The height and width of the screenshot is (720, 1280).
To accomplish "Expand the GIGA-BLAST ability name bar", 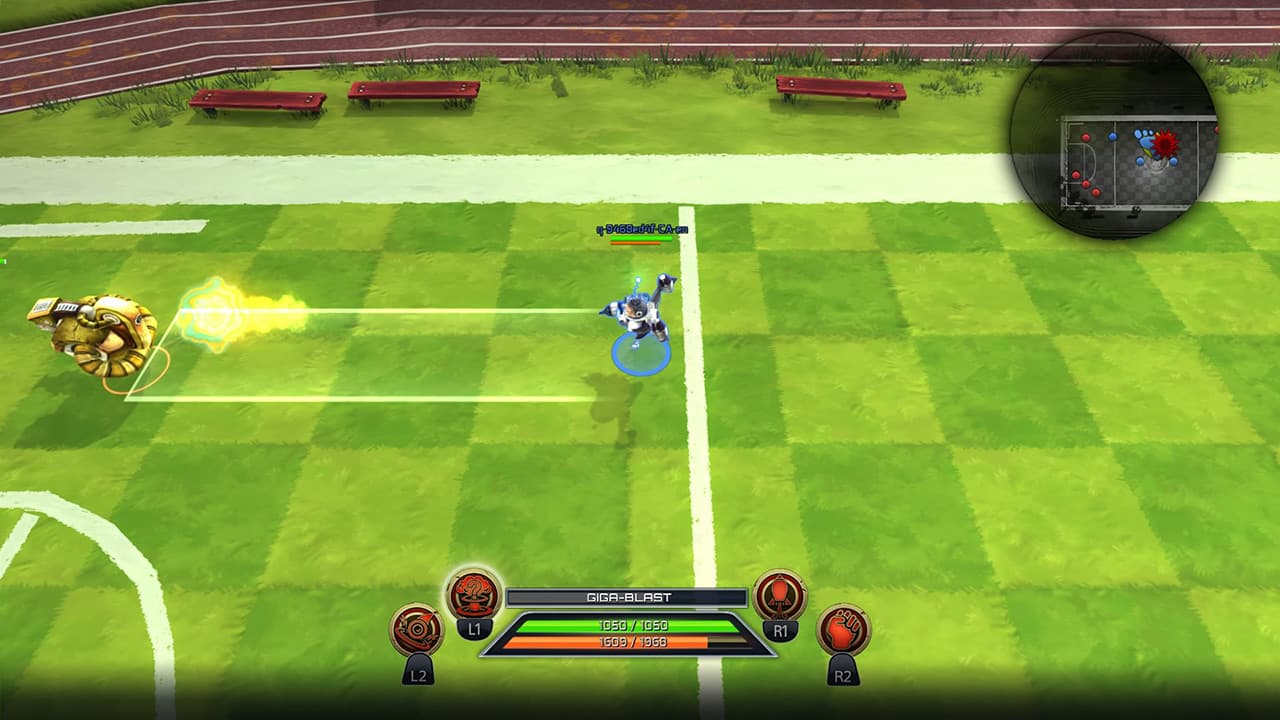I will point(628,596).
